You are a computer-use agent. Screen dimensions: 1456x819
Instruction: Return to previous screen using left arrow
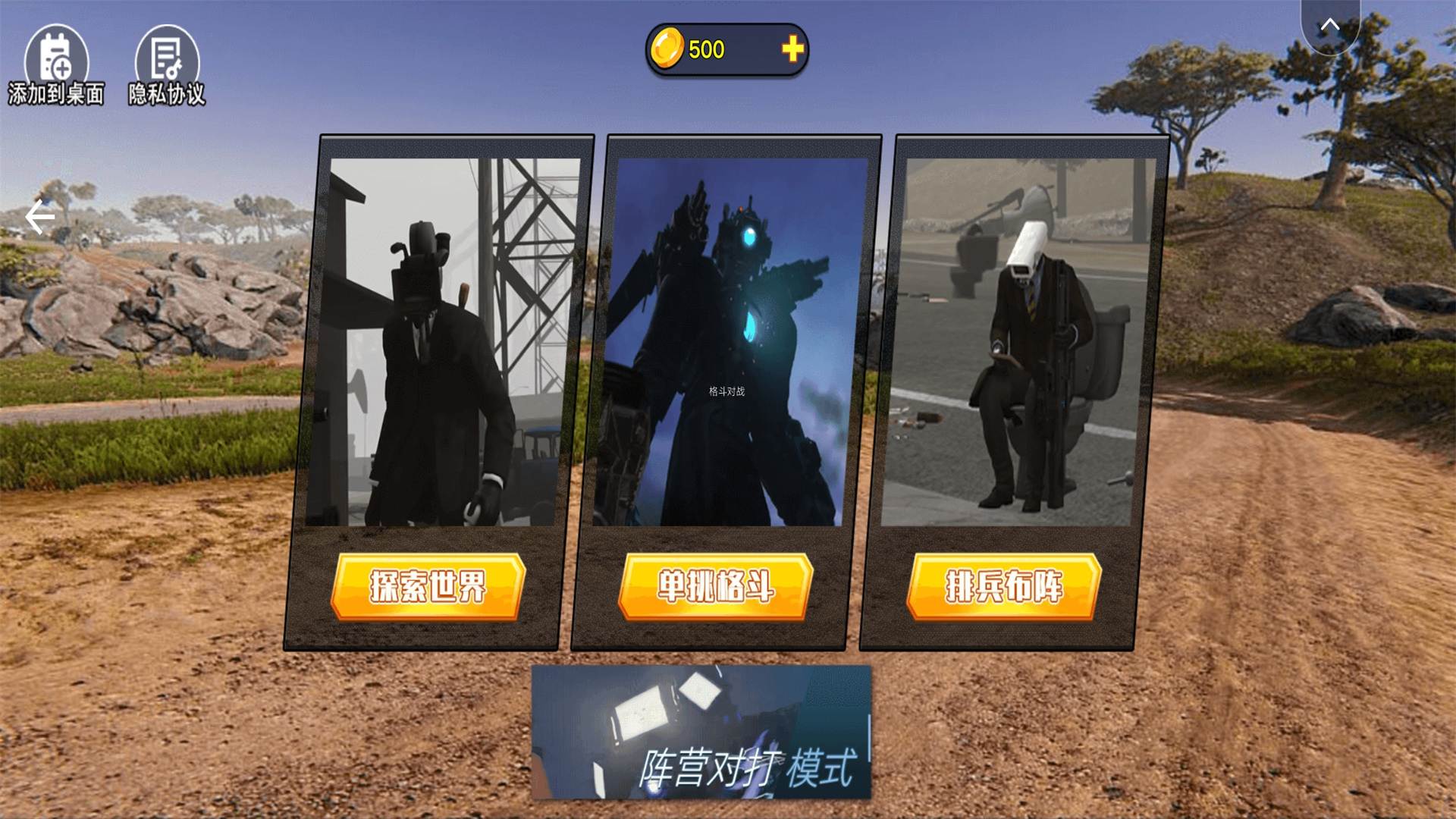[39, 218]
